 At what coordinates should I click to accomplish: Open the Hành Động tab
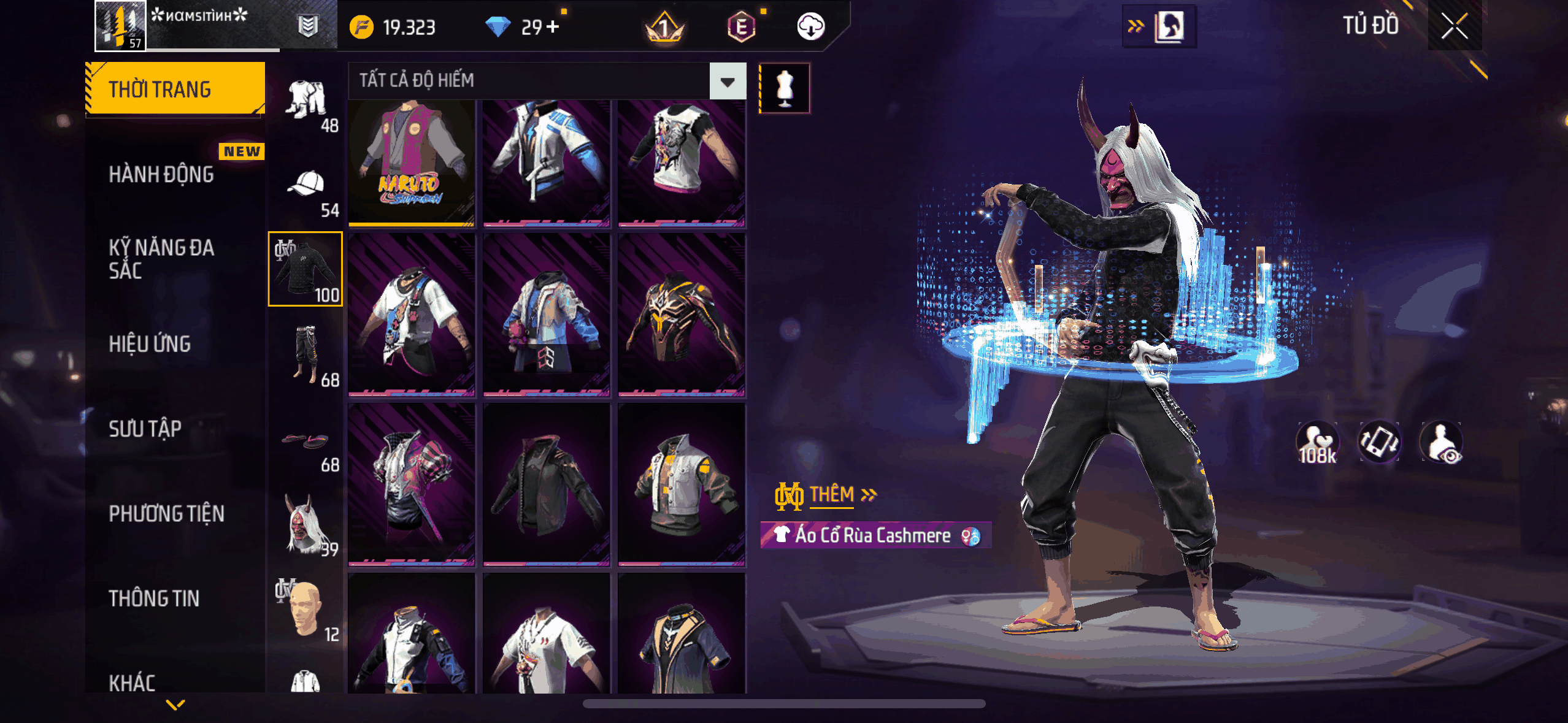click(162, 175)
